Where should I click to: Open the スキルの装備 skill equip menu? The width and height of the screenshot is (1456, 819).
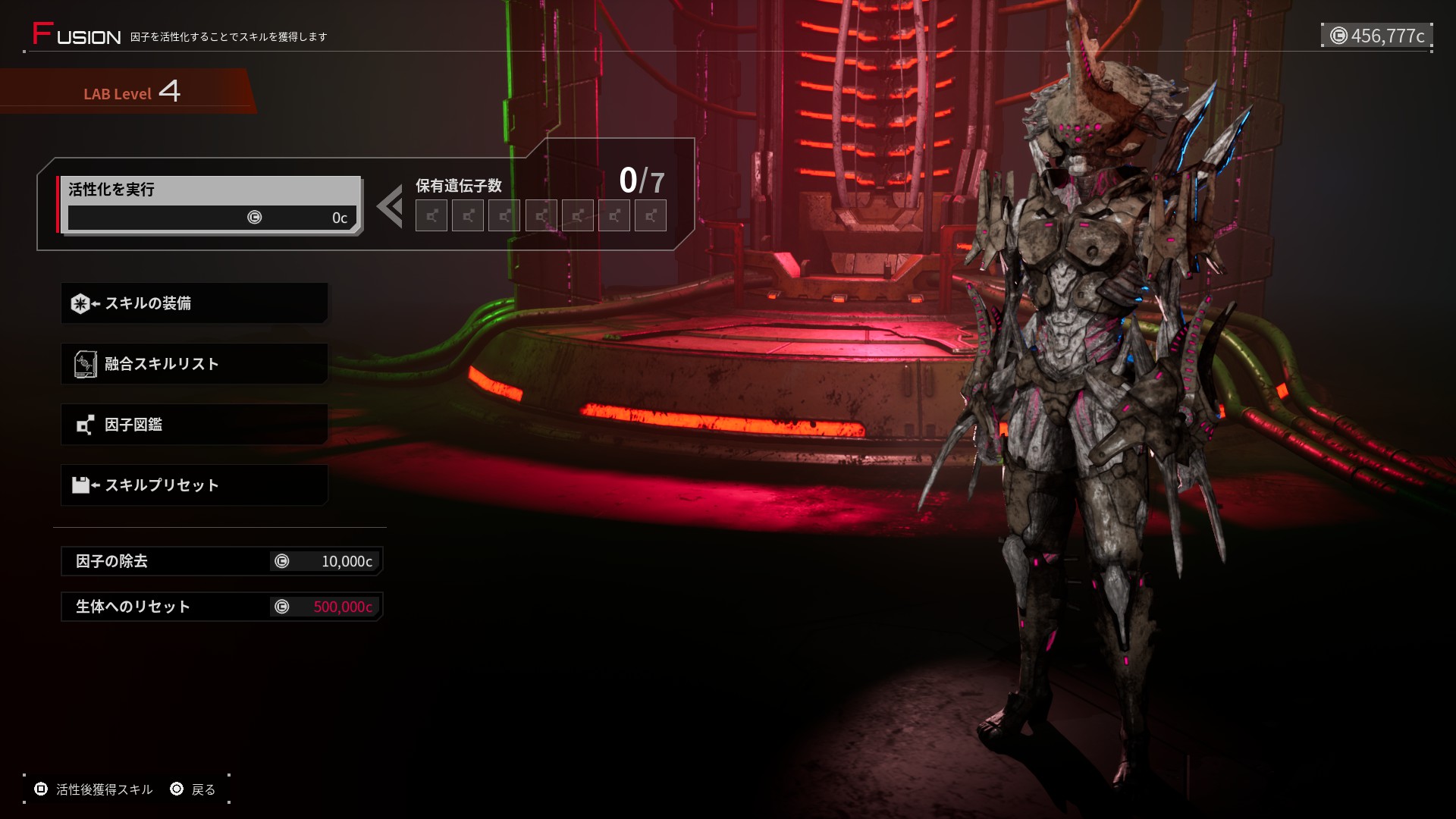pyautogui.click(x=194, y=303)
